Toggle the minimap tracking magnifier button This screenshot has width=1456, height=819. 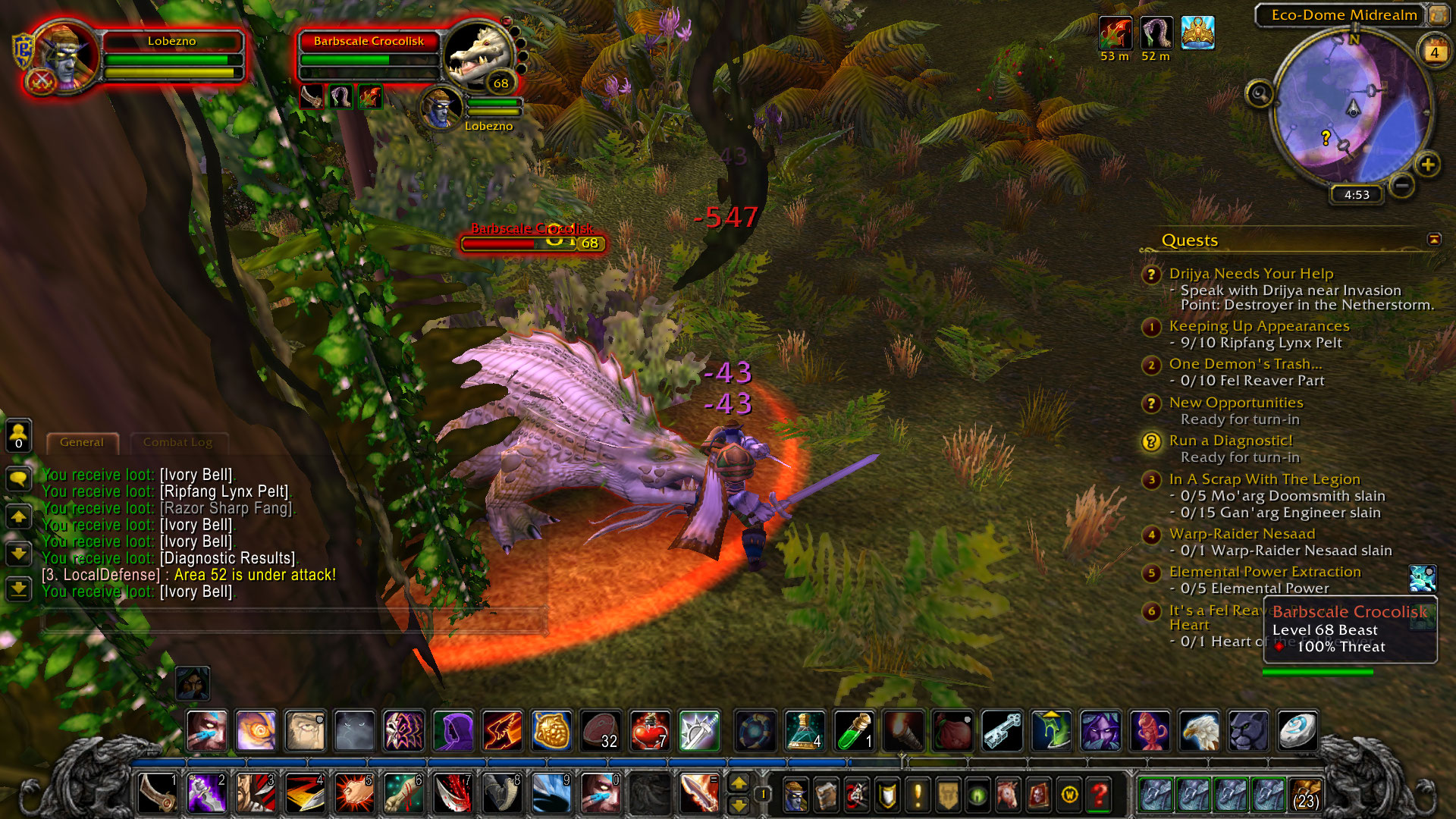(1260, 94)
